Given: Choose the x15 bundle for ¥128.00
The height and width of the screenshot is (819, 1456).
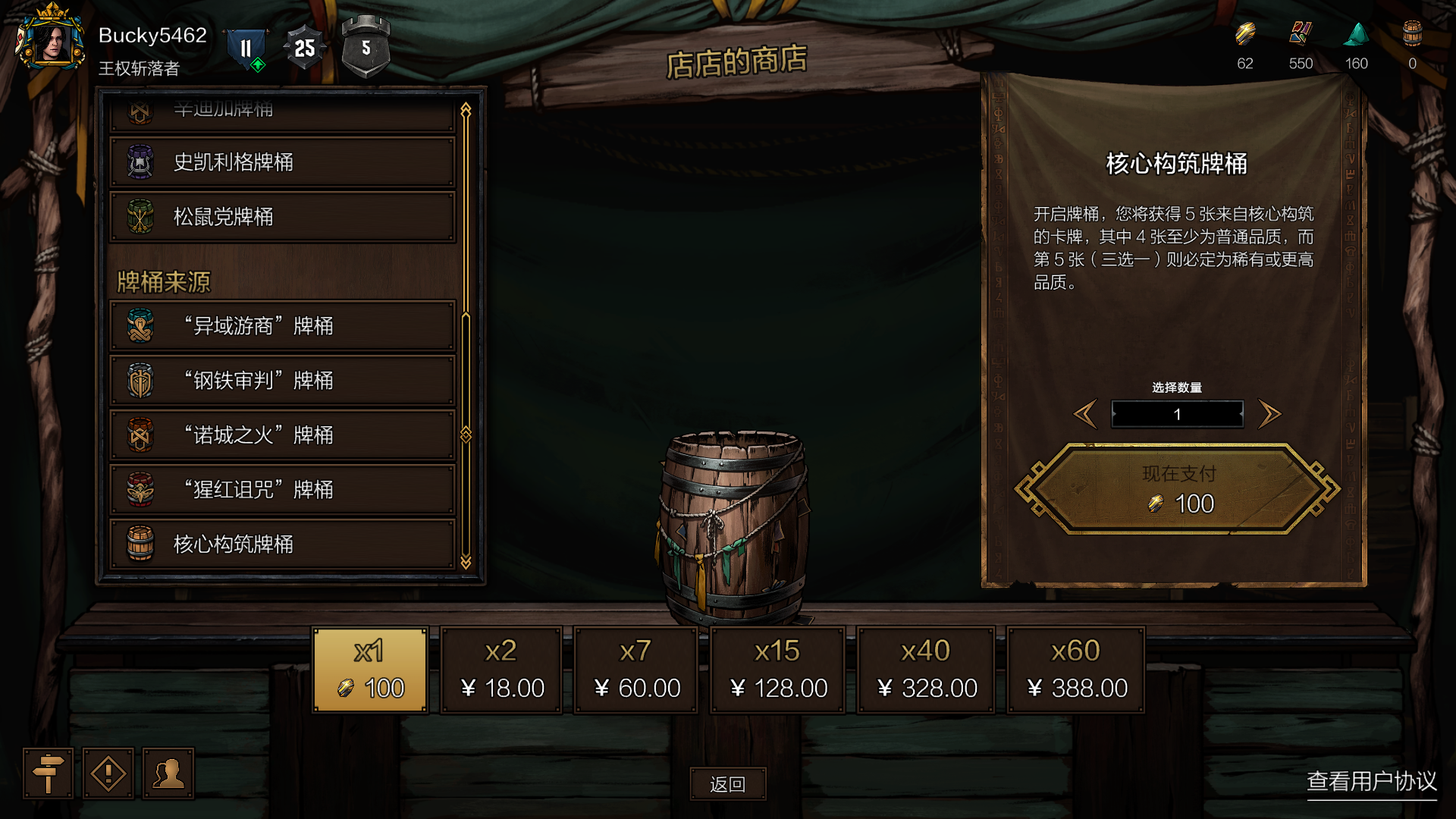Looking at the screenshot, I should 777,670.
